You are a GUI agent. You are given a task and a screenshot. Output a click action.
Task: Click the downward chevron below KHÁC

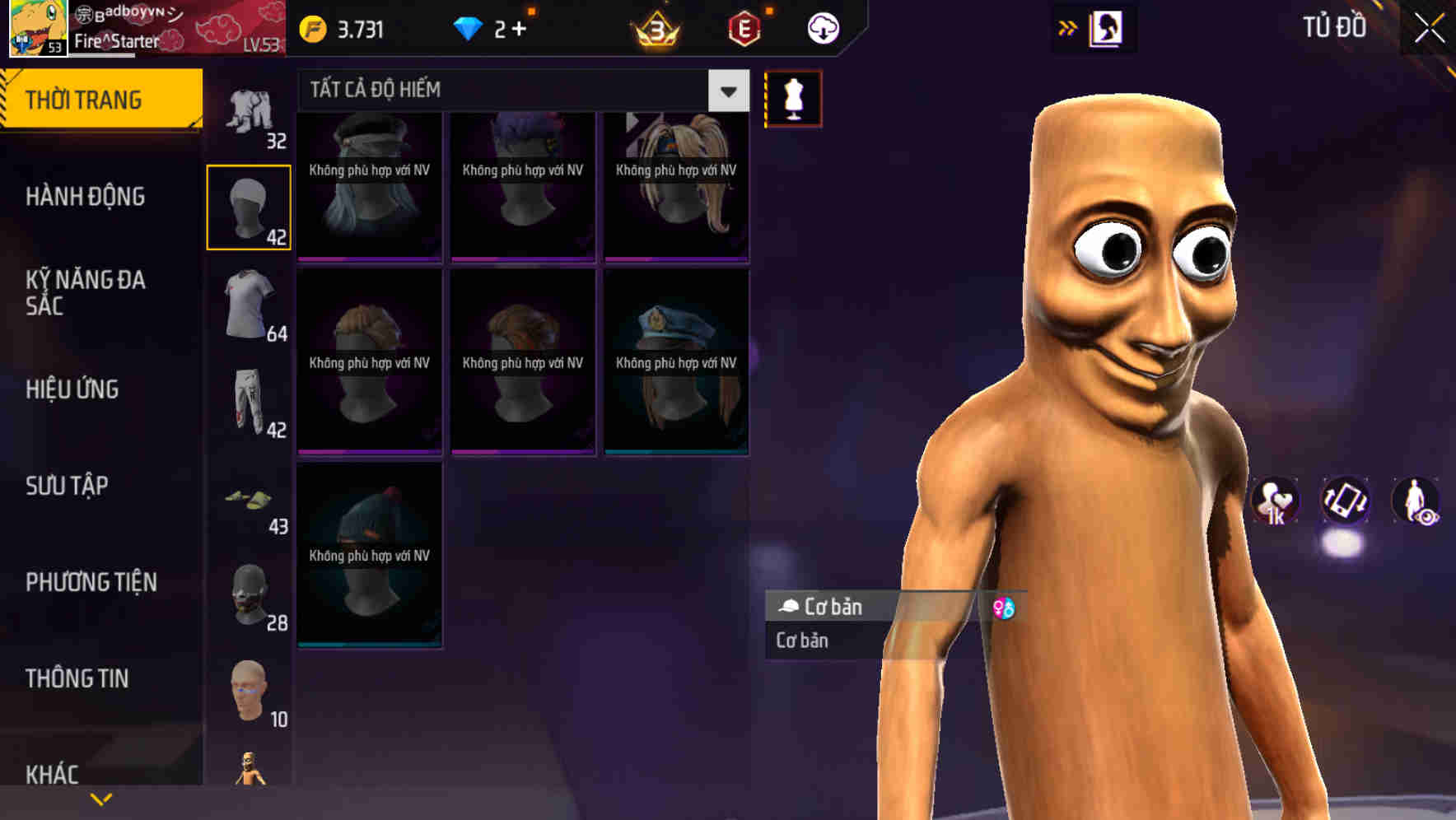tap(100, 799)
